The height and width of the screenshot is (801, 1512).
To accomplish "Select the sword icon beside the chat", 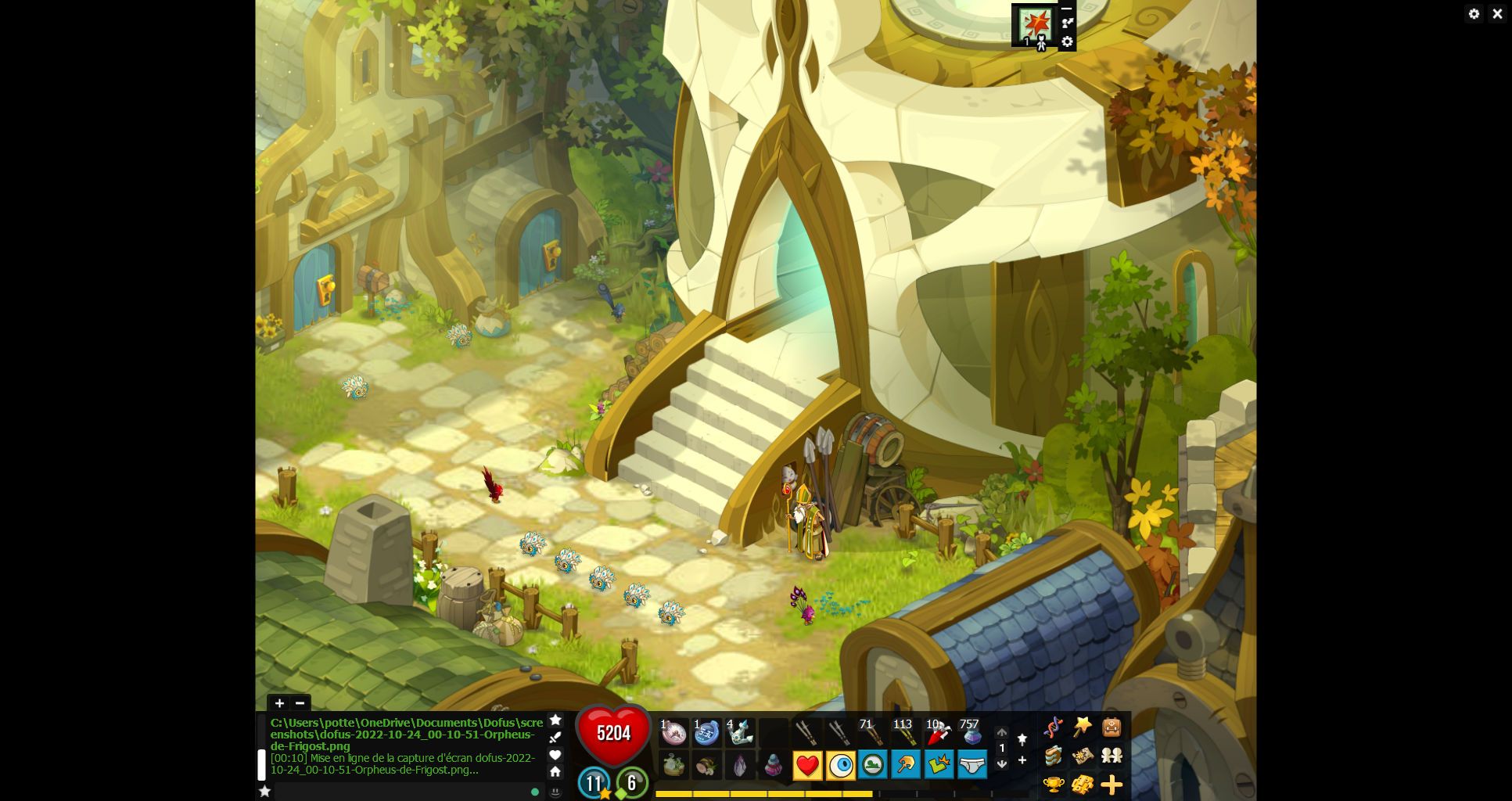I will click(555, 737).
